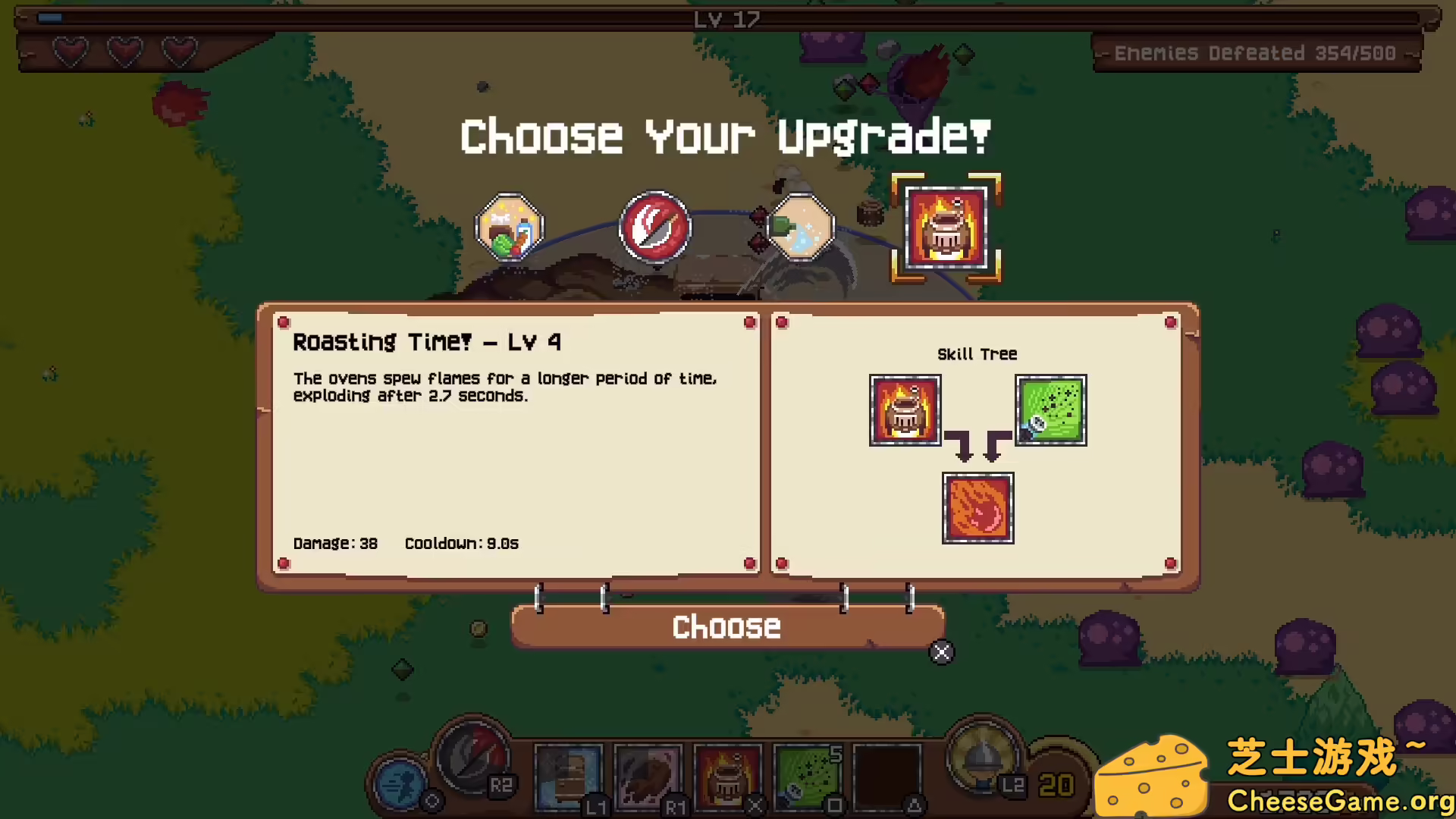Screen dimensions: 1456x819
Task: Select the red knife upgrade option
Action: tap(654, 227)
